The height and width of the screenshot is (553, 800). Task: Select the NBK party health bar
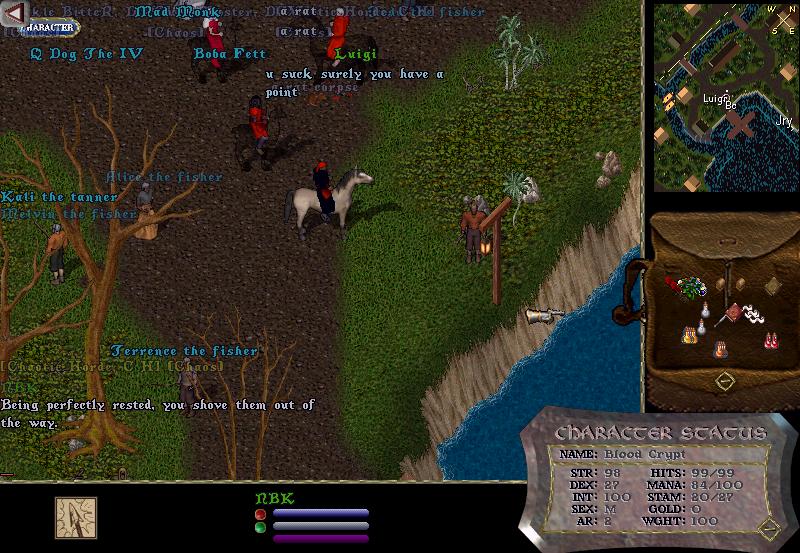pyautogui.click(x=321, y=514)
